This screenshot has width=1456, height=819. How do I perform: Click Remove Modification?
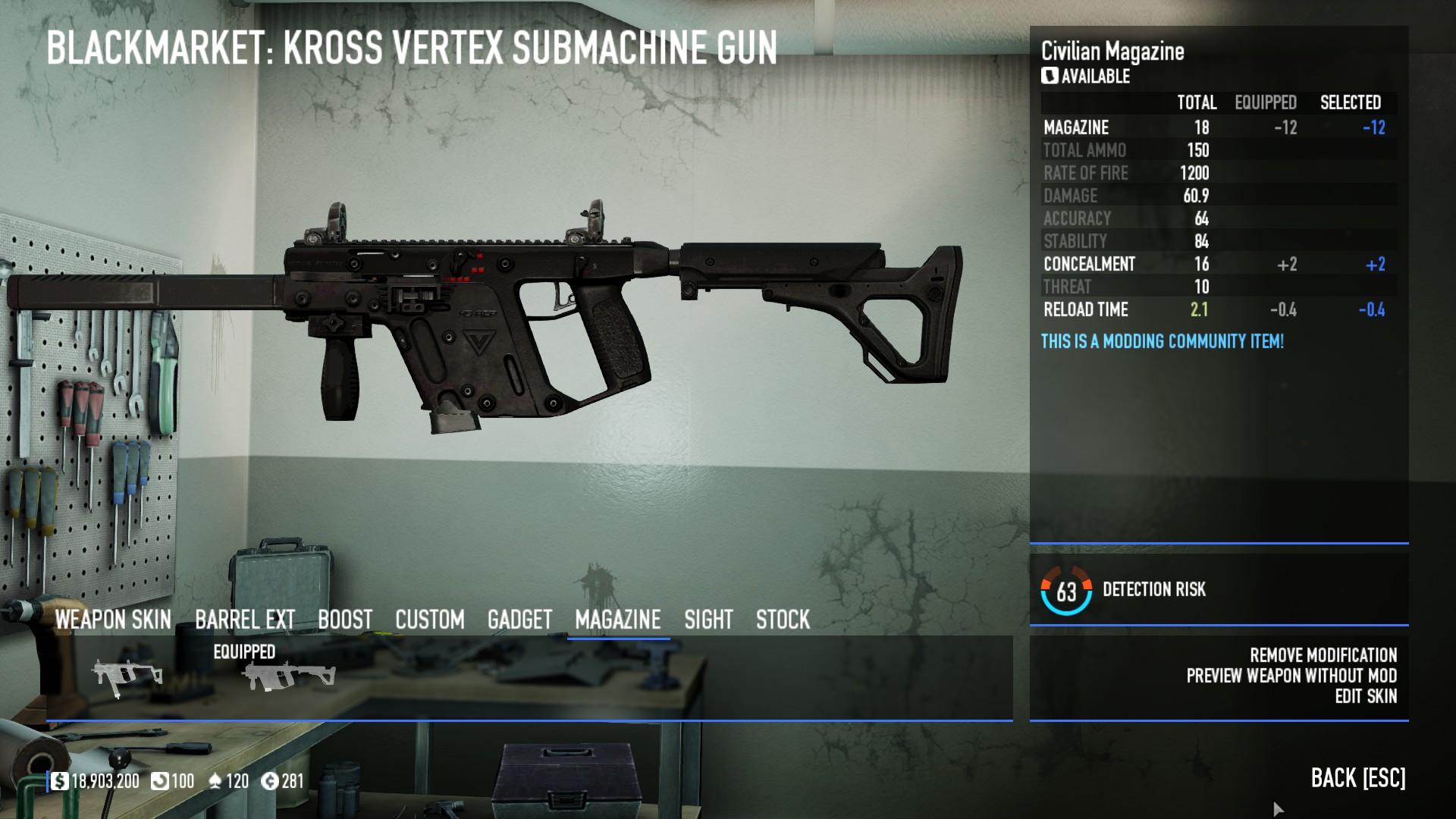click(1323, 655)
